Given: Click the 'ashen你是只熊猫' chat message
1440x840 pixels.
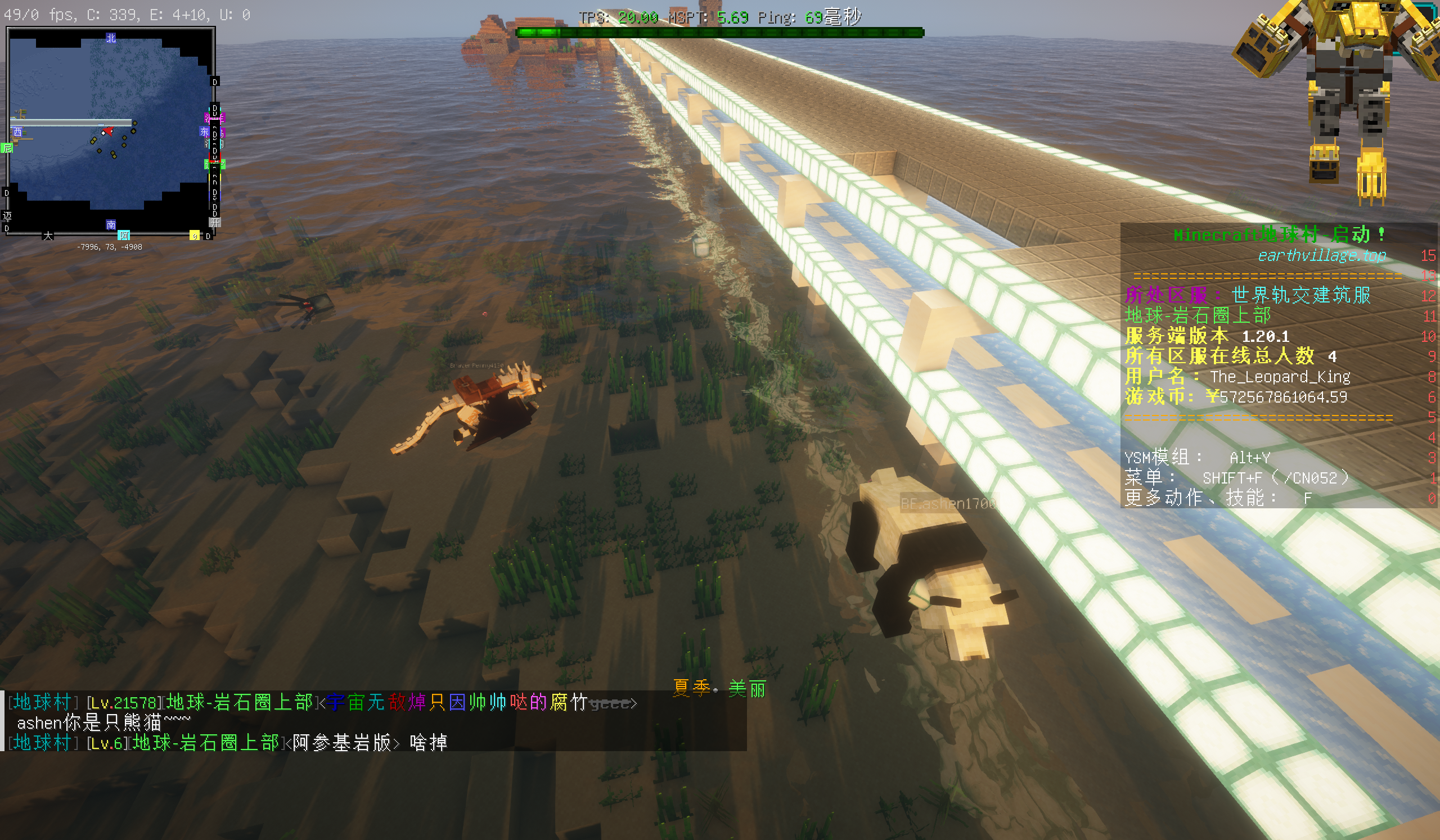Looking at the screenshot, I should pyautogui.click(x=104, y=723).
